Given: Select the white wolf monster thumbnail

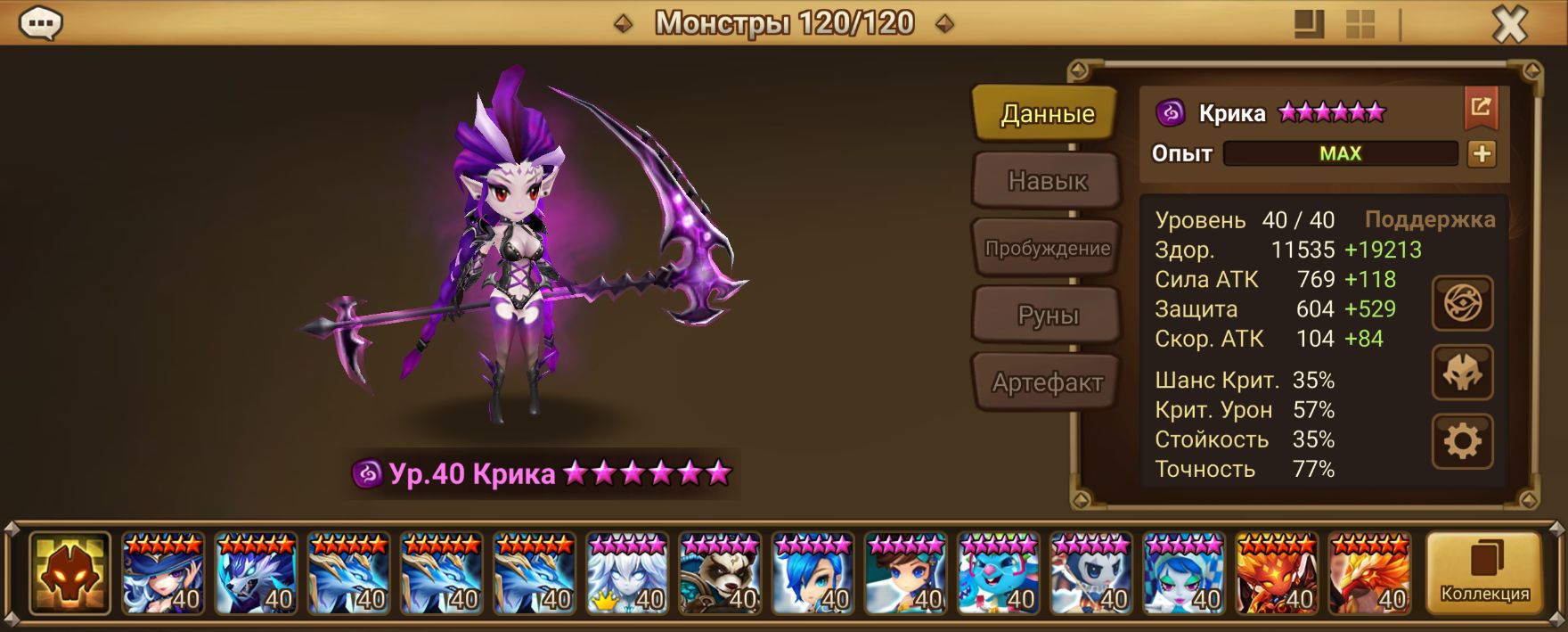Looking at the screenshot, I should (x=256, y=573).
